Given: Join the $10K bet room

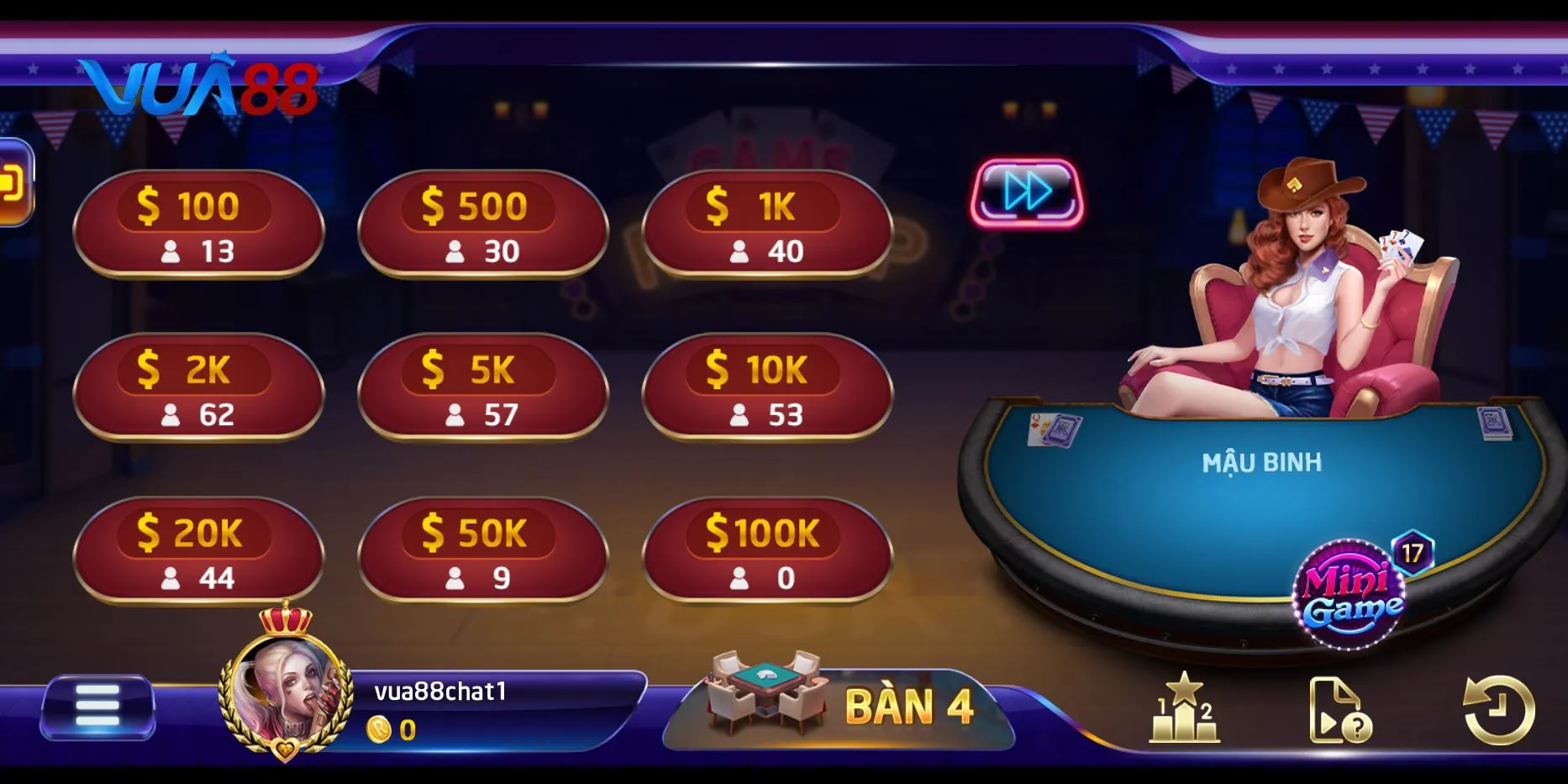Looking at the screenshot, I should 766,388.
